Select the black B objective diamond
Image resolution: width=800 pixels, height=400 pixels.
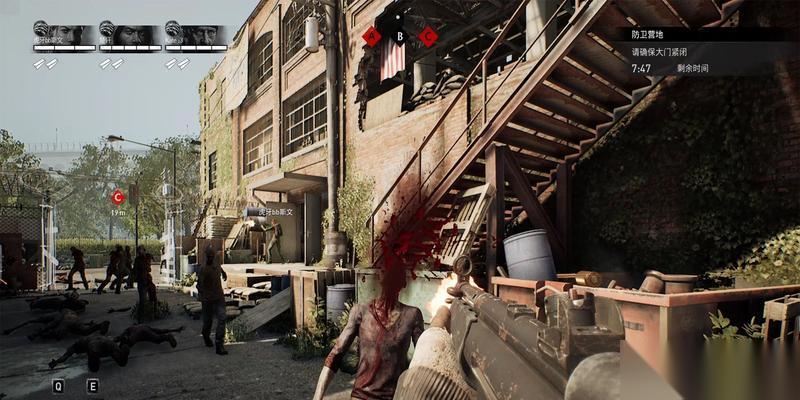[x=400, y=37]
